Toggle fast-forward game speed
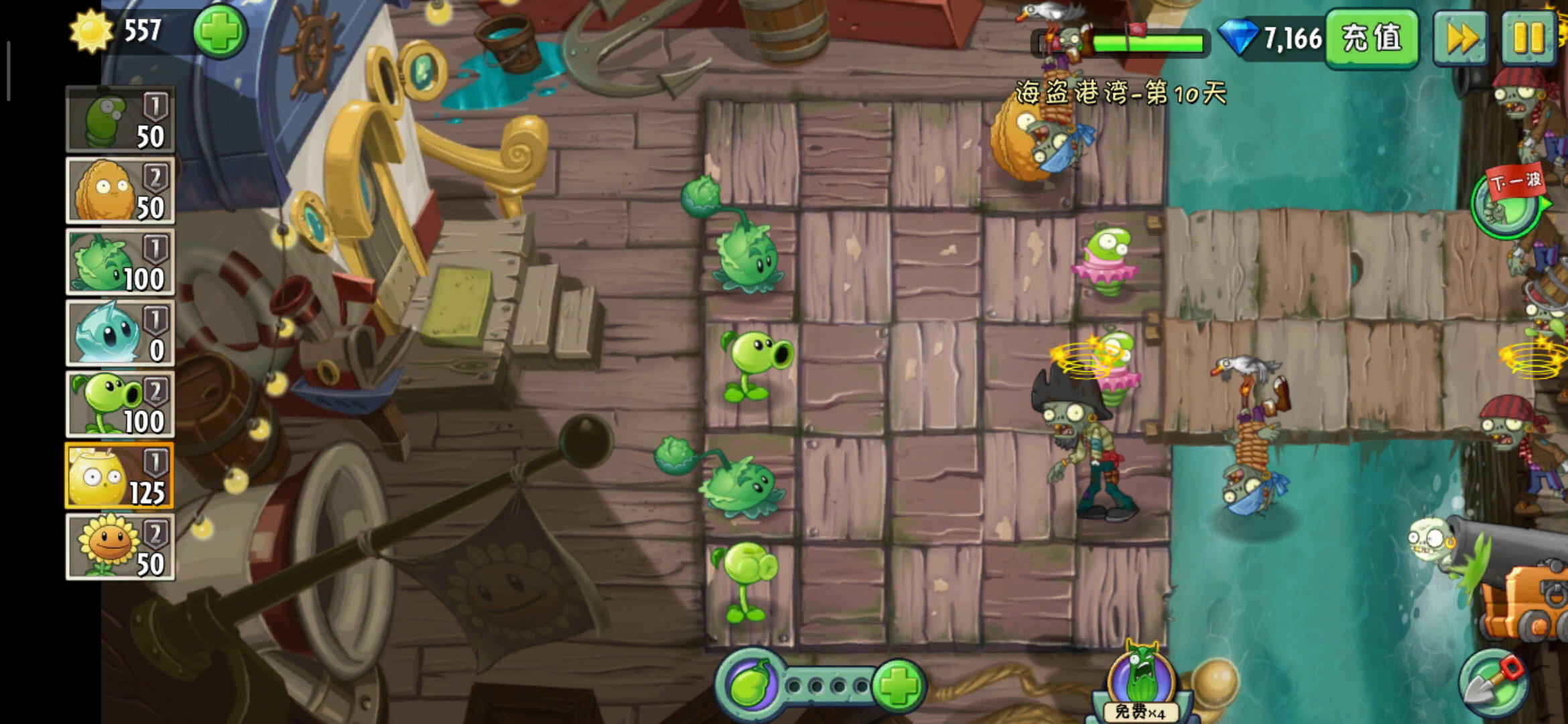Viewport: 1568px width, 724px height. coord(1461,38)
